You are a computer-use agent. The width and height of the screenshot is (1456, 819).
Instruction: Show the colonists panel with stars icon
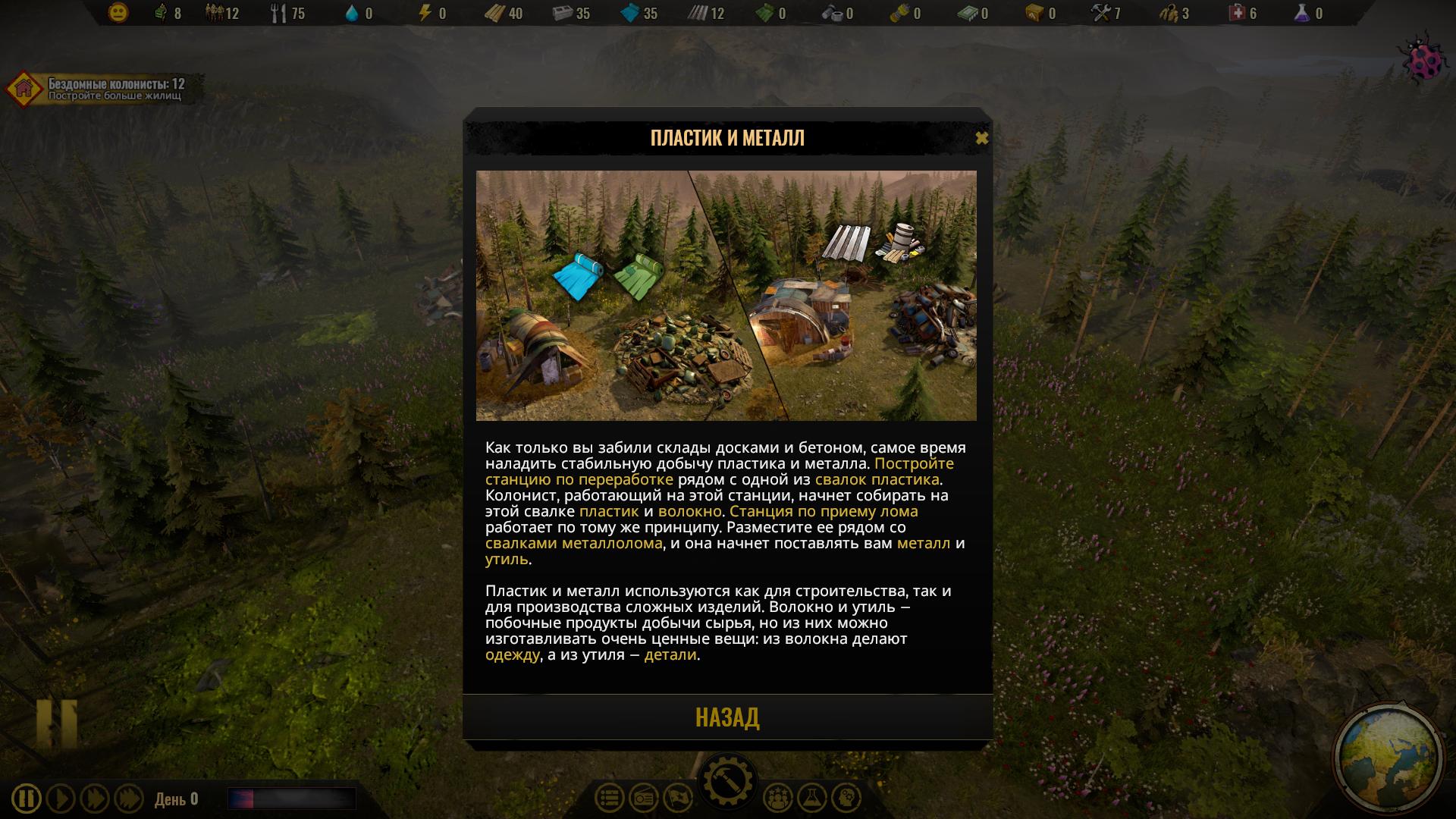(x=777, y=798)
